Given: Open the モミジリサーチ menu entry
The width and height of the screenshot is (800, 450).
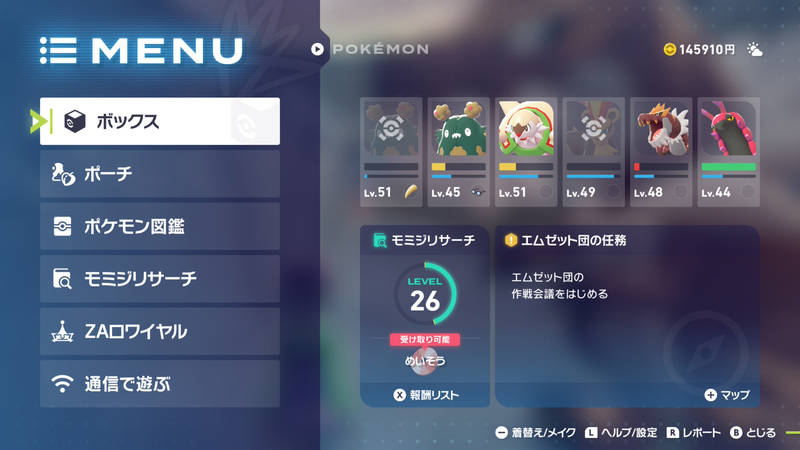Looking at the screenshot, I should (160, 279).
